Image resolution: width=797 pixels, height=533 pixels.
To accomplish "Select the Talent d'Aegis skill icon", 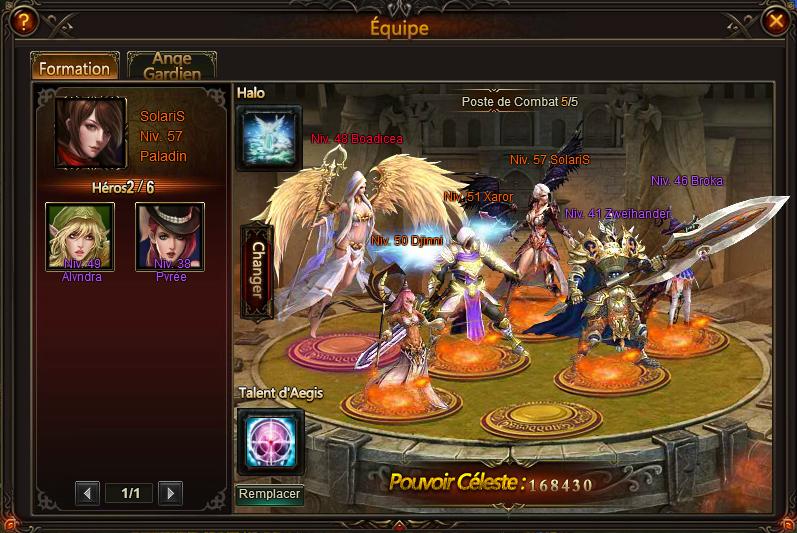I will [x=269, y=440].
